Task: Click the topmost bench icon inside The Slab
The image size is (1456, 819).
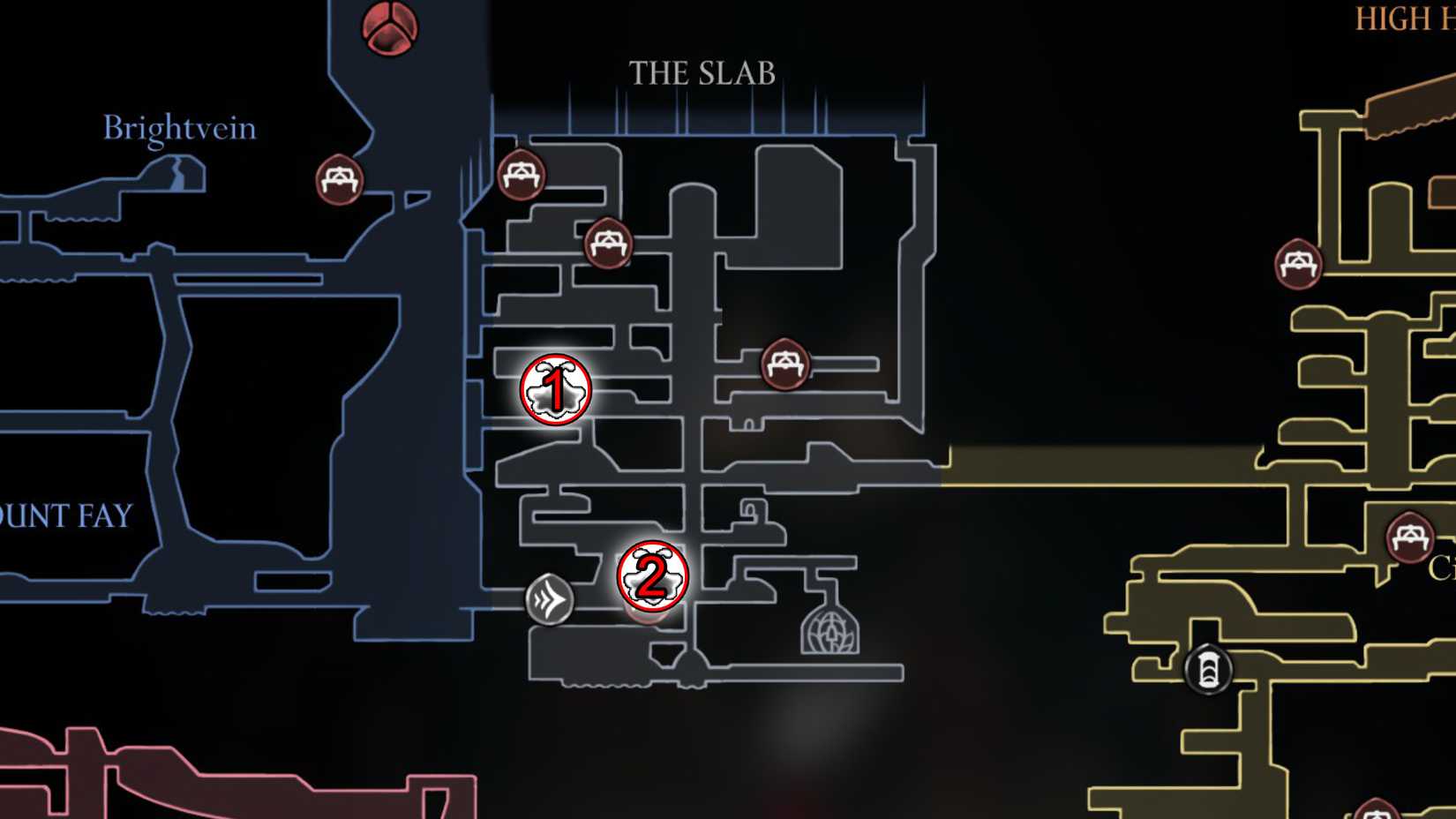Action: pyautogui.click(x=521, y=172)
